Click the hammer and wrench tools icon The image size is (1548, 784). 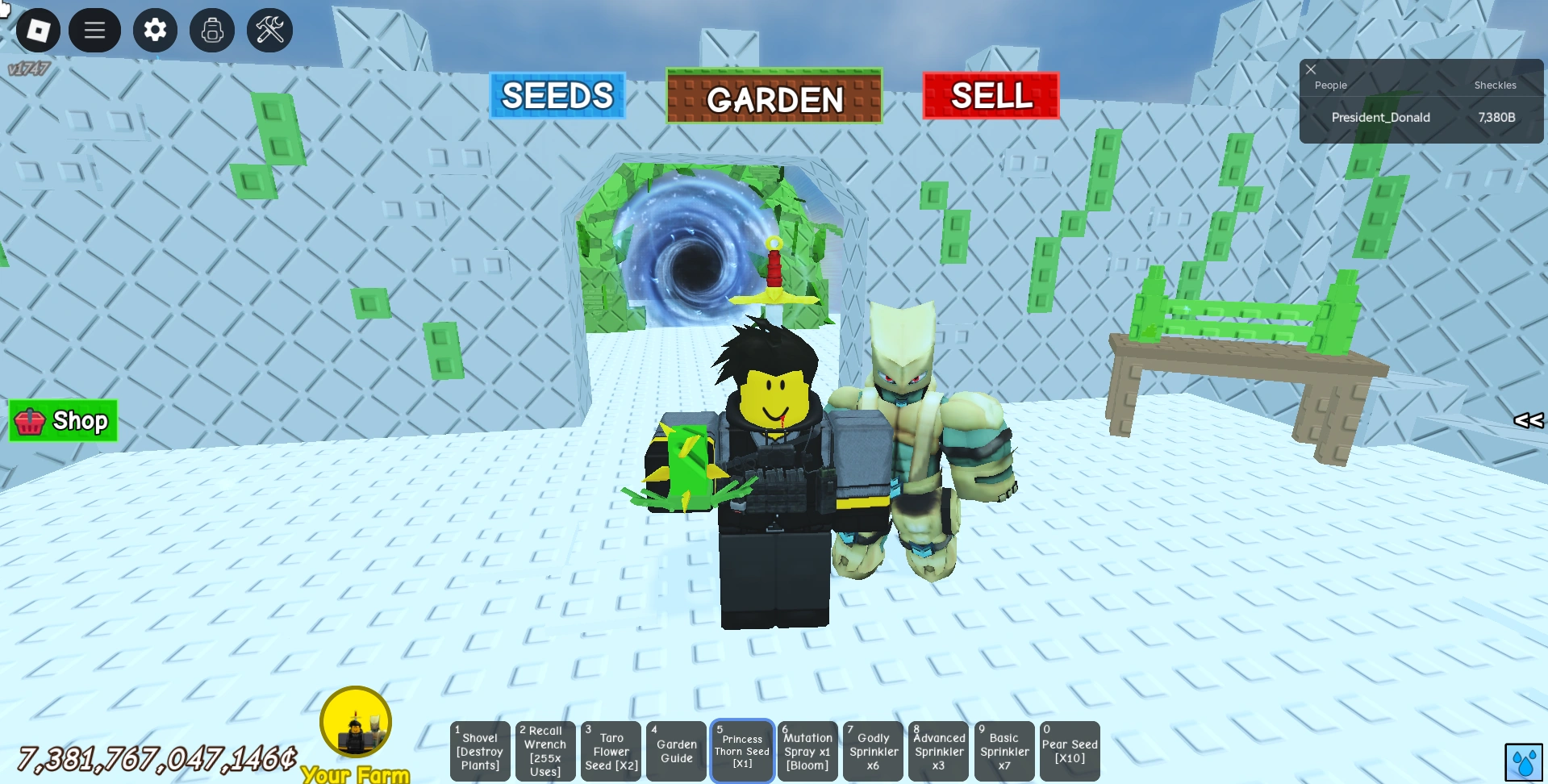pos(269,30)
